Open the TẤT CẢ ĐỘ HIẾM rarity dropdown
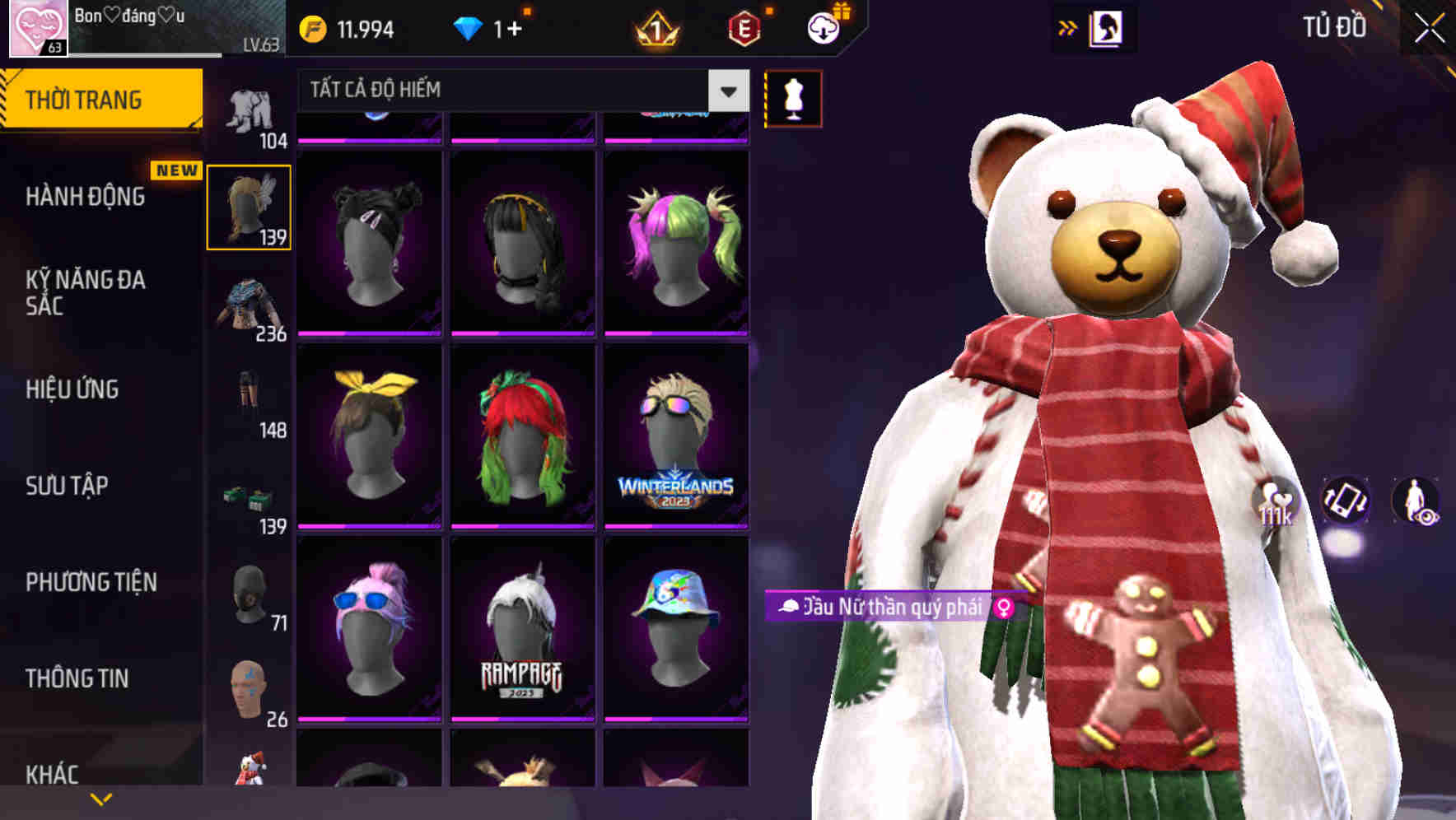The width and height of the screenshot is (1456, 820). coord(519,90)
